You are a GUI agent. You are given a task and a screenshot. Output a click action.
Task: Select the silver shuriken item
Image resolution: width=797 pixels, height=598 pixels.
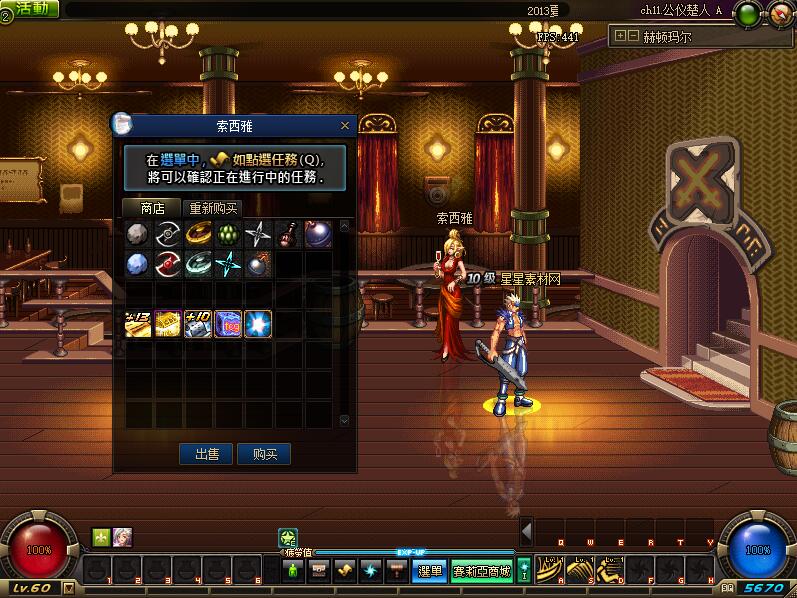(258, 235)
